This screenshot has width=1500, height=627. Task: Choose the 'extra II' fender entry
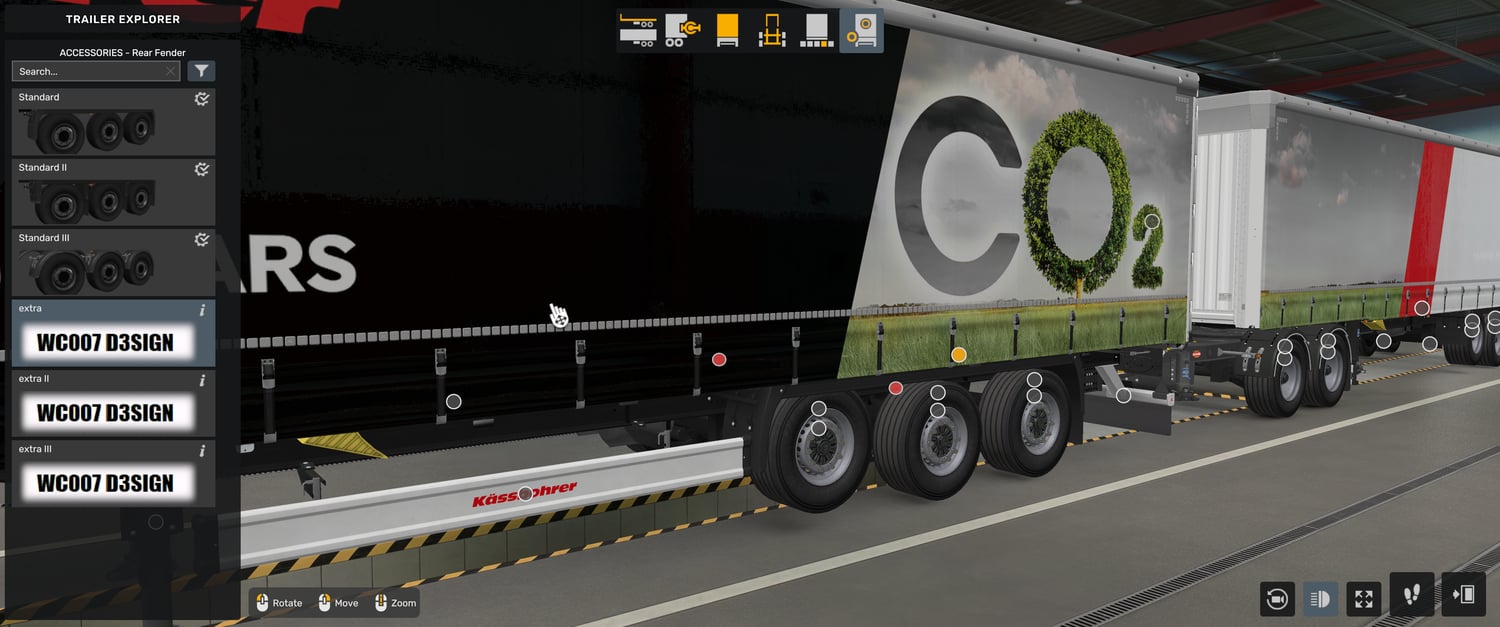point(113,403)
